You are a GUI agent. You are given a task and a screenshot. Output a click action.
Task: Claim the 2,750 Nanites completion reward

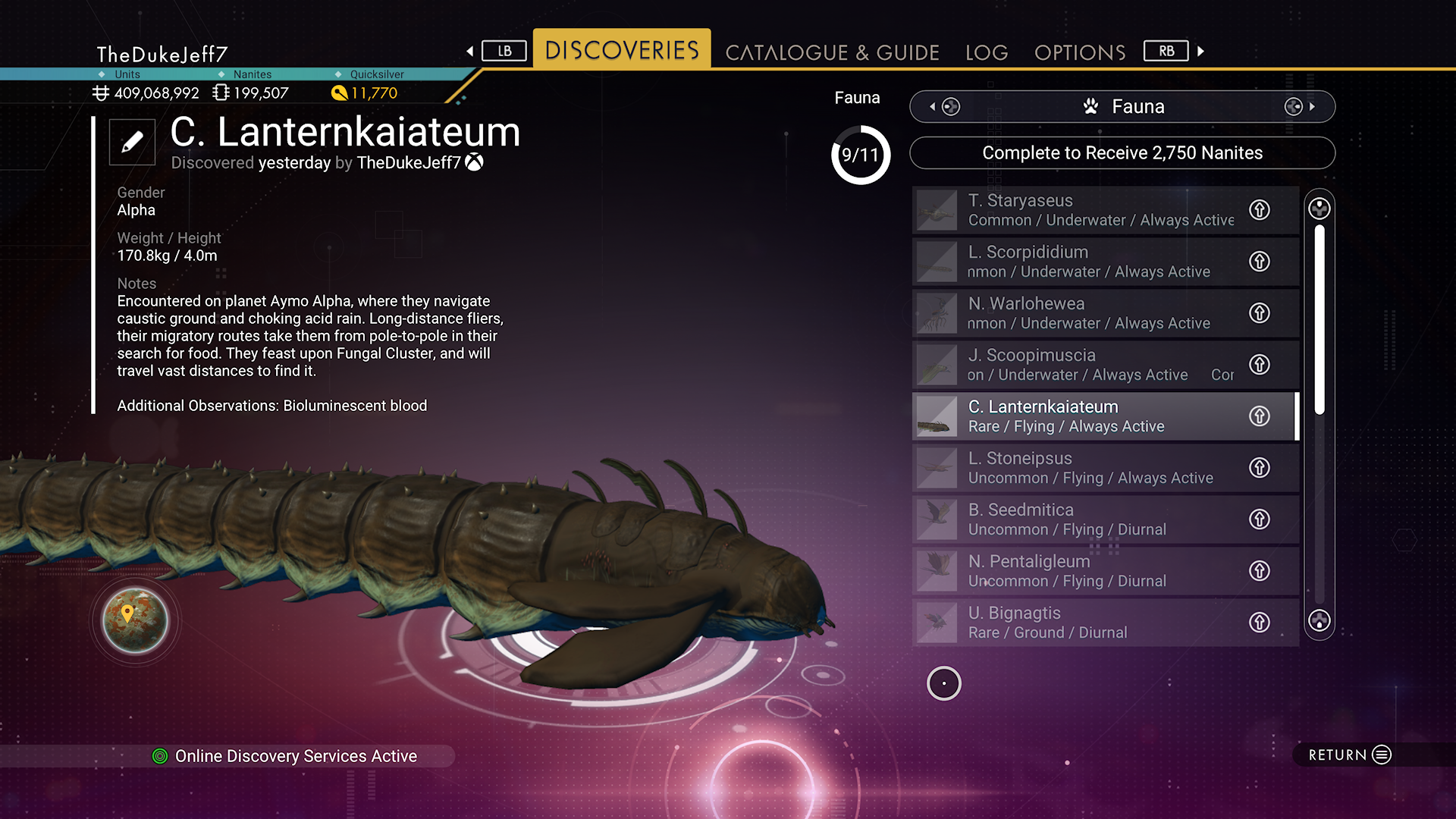tap(1122, 153)
